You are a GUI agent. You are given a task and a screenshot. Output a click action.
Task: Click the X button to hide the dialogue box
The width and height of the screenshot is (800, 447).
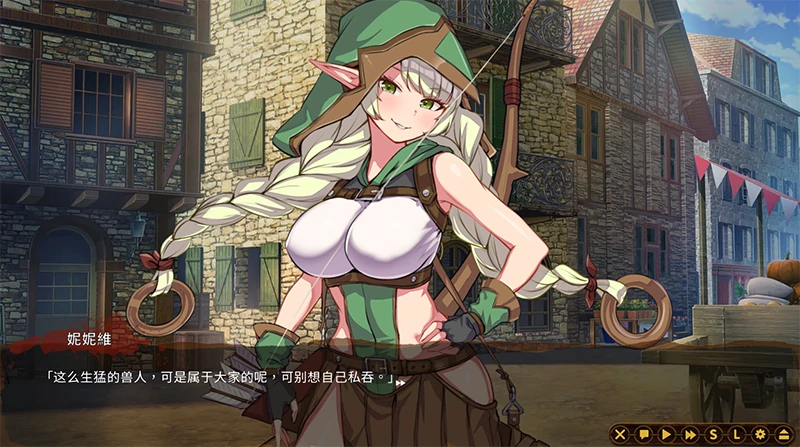point(620,434)
